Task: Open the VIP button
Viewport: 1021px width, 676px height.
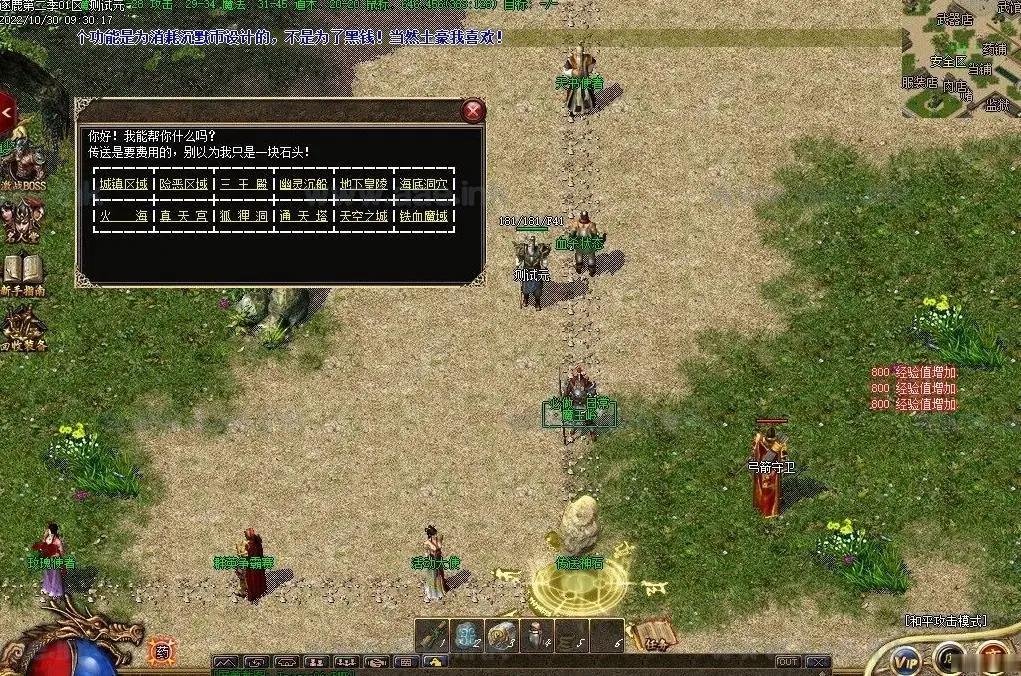Action: [906, 660]
